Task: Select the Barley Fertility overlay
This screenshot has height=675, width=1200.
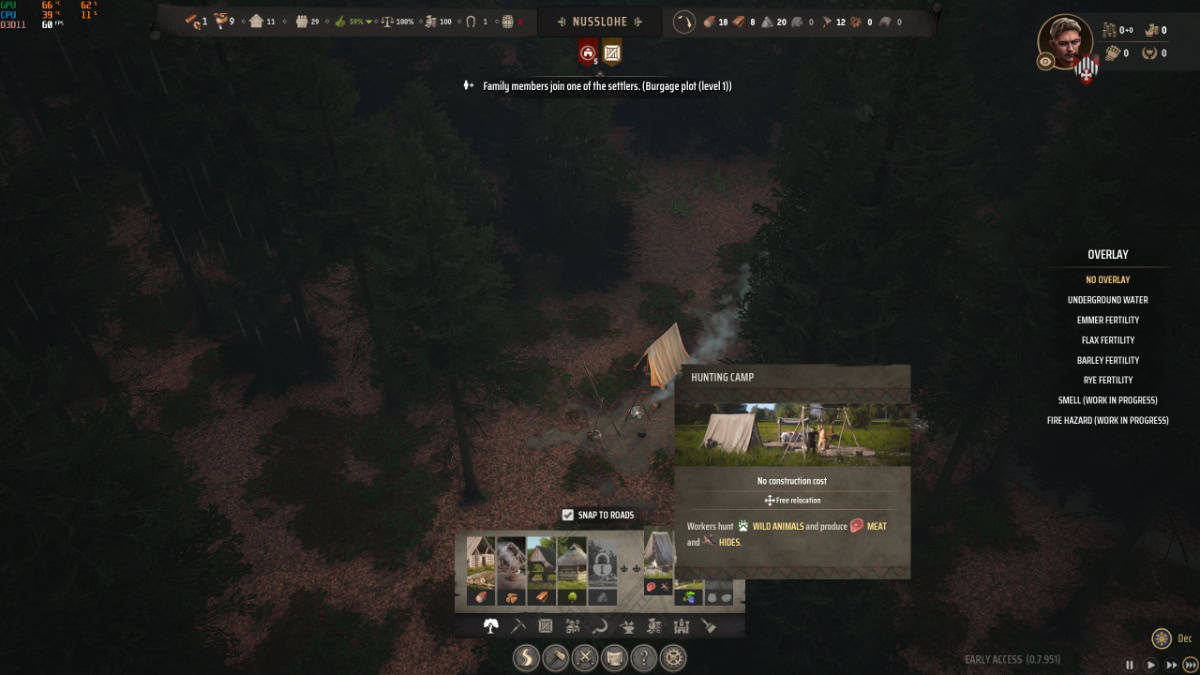Action: click(1107, 360)
